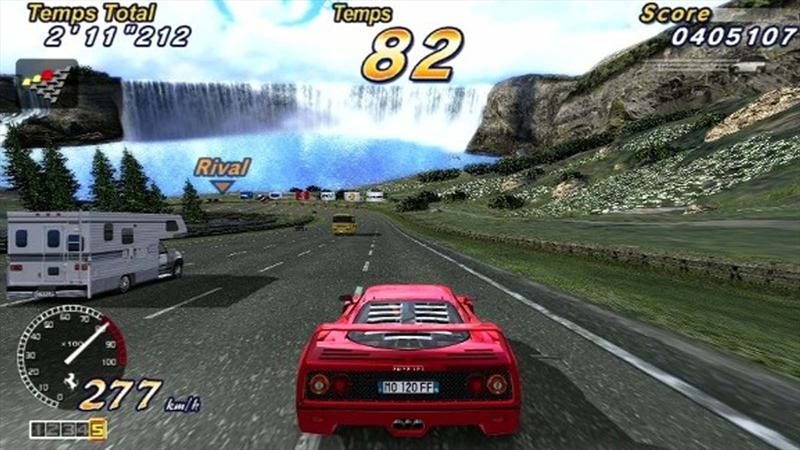Screen dimensions: 800x450
Task: Click the checkered flag course icon
Action: tap(46, 83)
